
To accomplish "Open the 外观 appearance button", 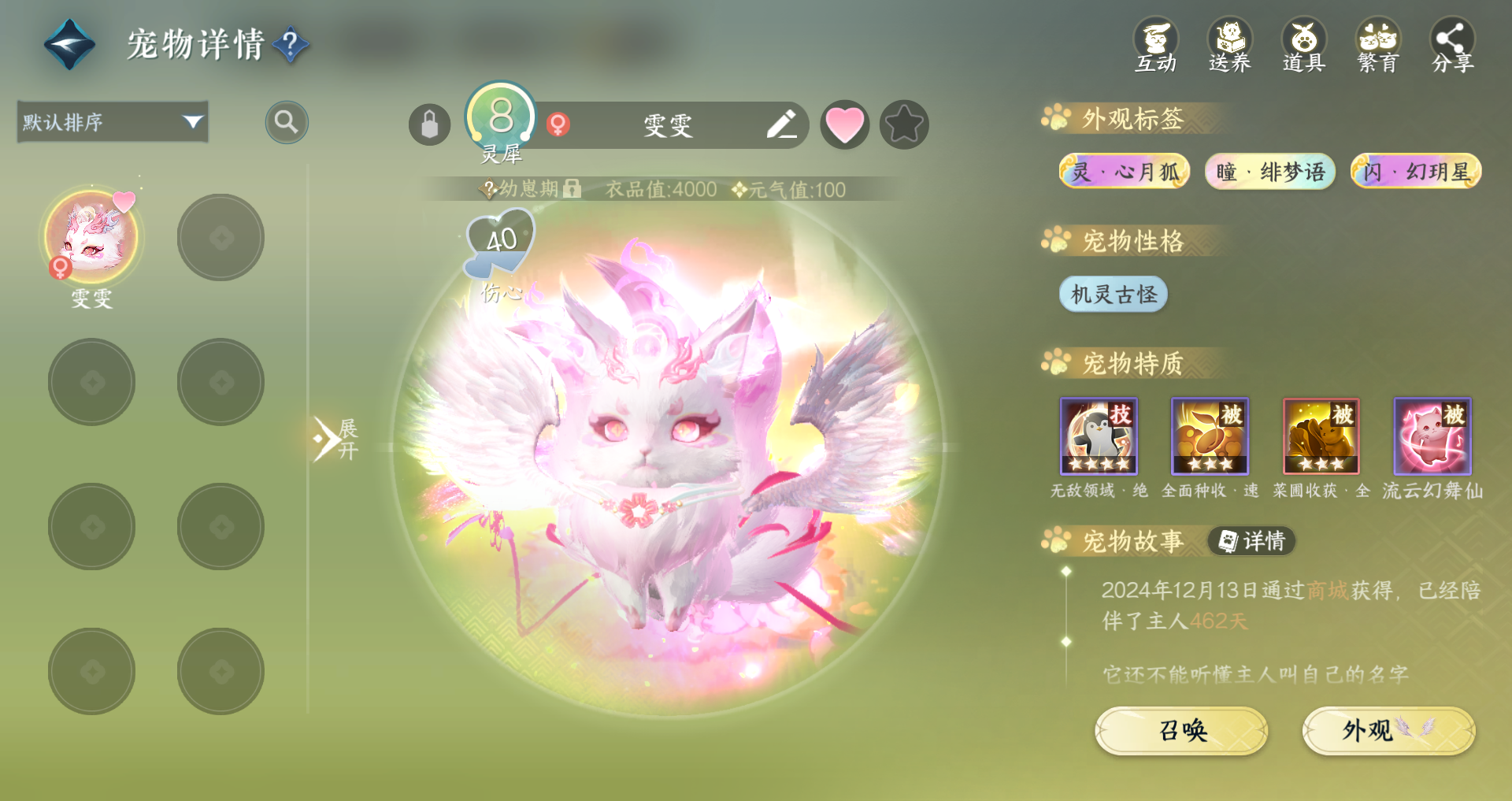I will point(1388,731).
